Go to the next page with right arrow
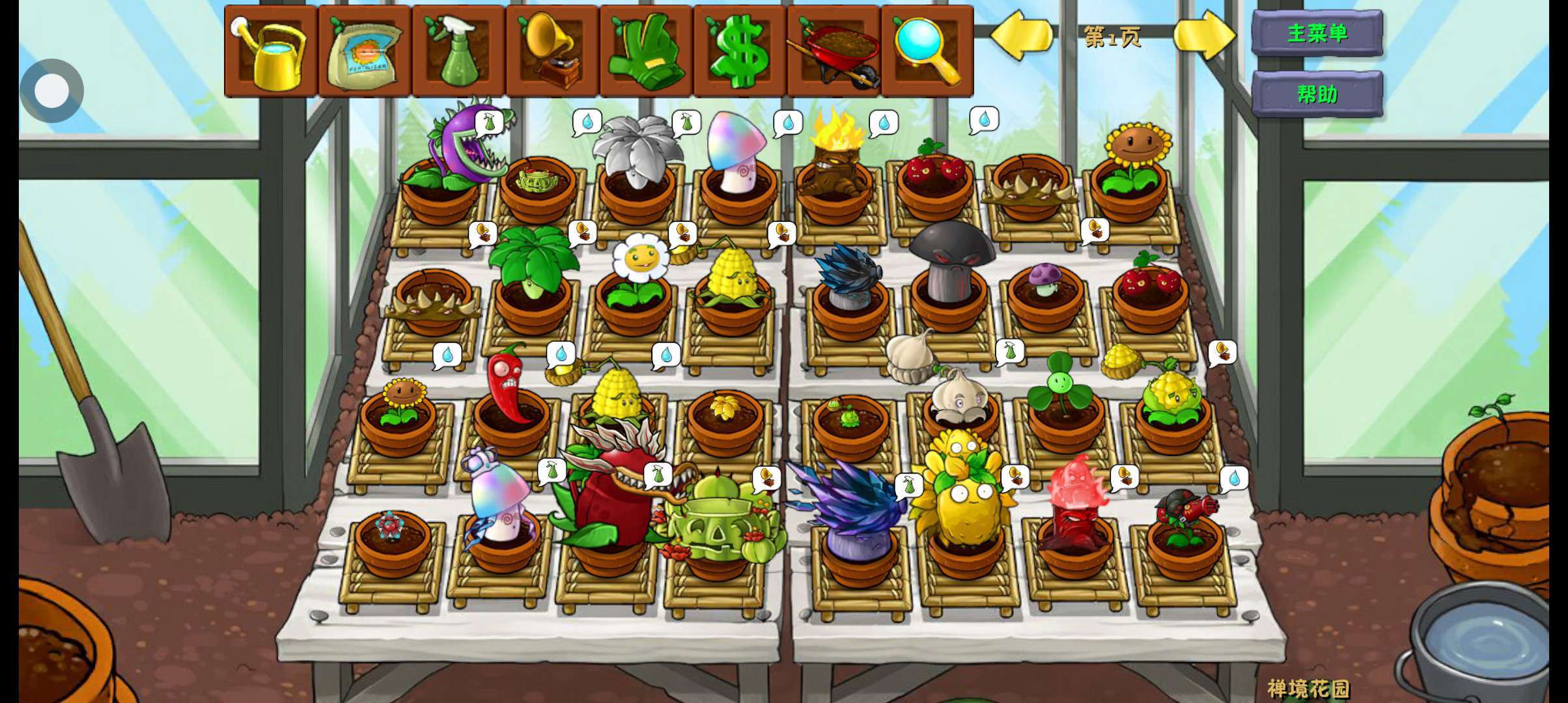Viewport: 1568px width, 703px height. (1204, 36)
